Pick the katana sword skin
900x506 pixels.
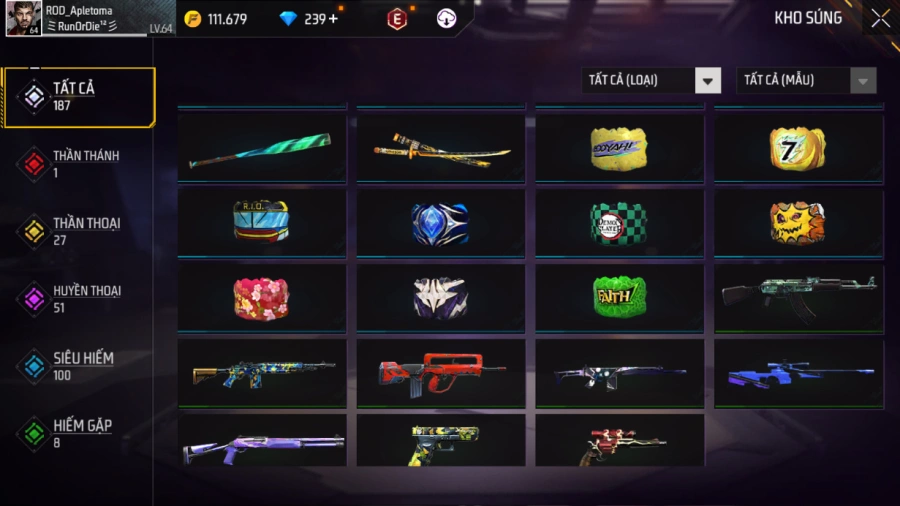point(441,148)
